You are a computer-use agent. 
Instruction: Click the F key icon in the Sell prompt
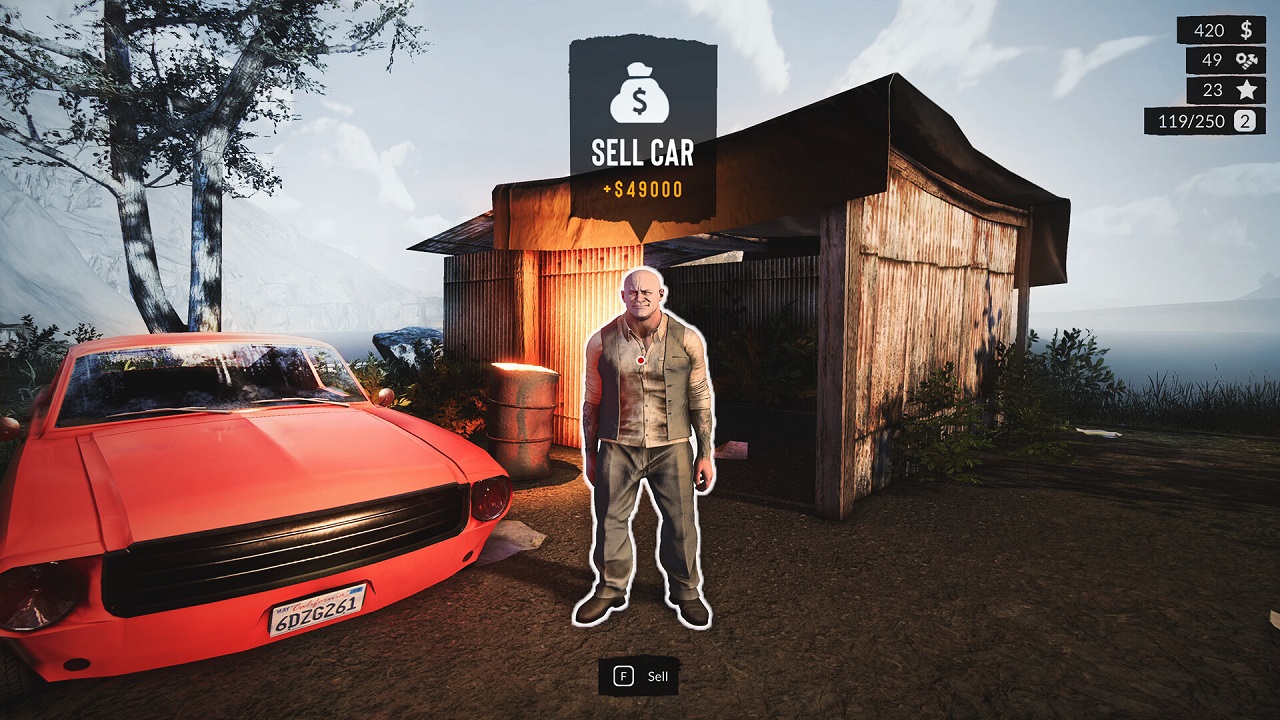point(622,675)
